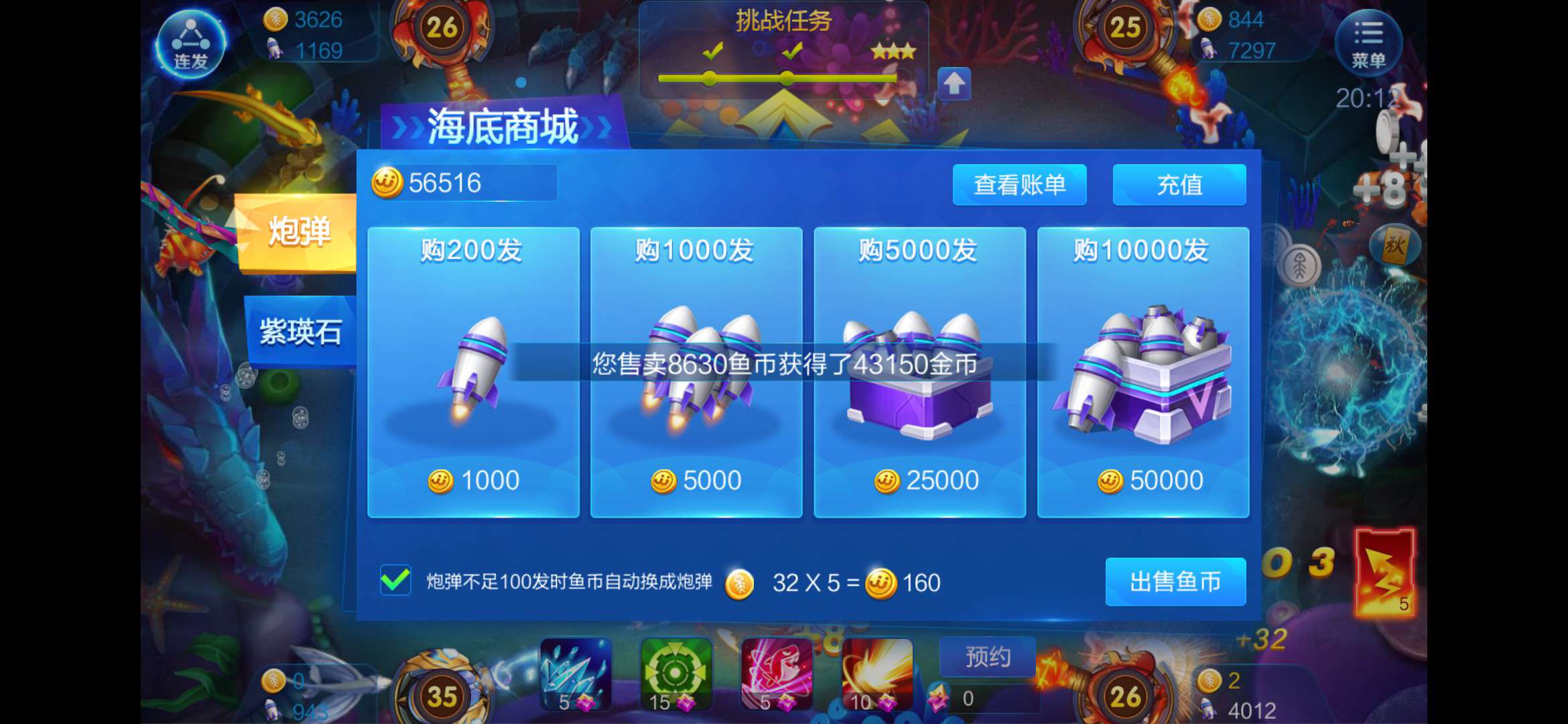Click the 连发 rapid-fire icon

pyautogui.click(x=191, y=44)
